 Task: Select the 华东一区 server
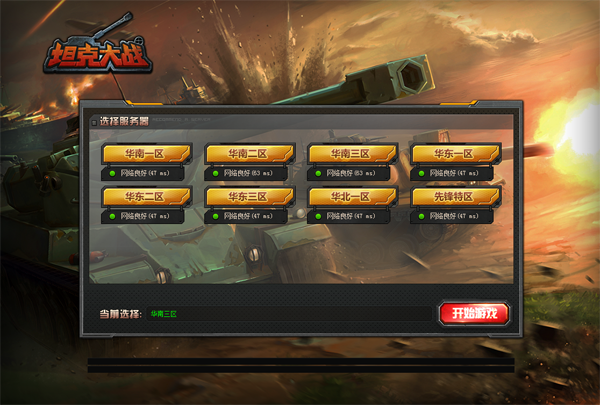click(x=455, y=153)
